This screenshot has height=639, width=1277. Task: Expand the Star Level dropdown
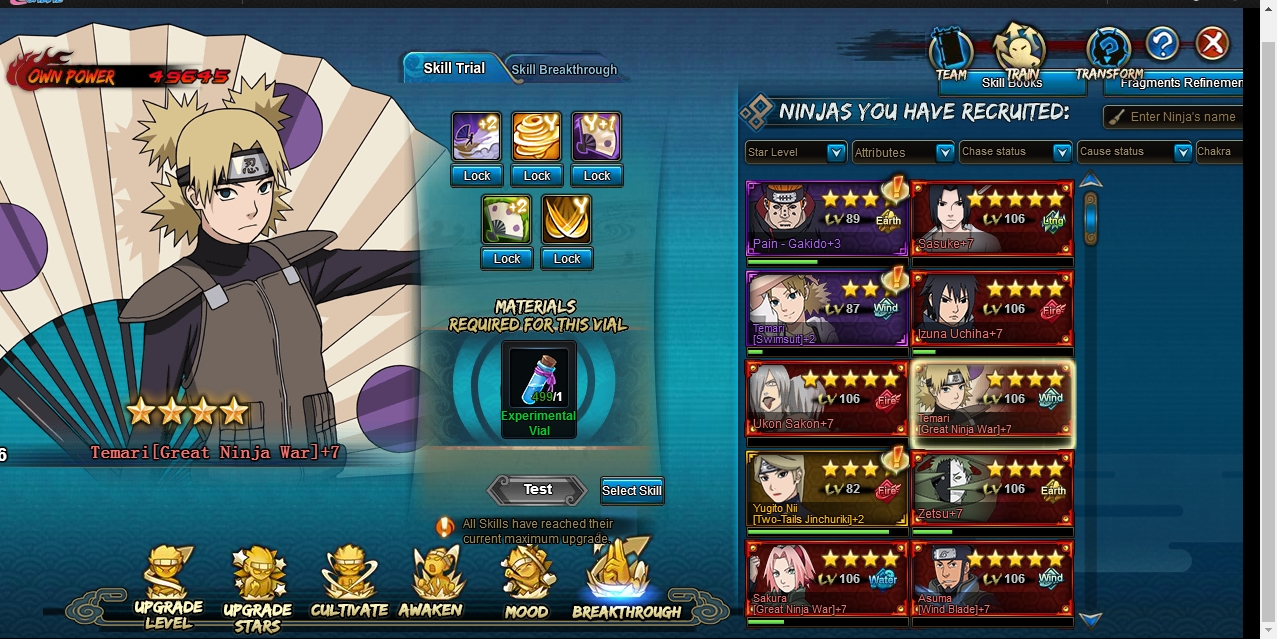[796, 152]
